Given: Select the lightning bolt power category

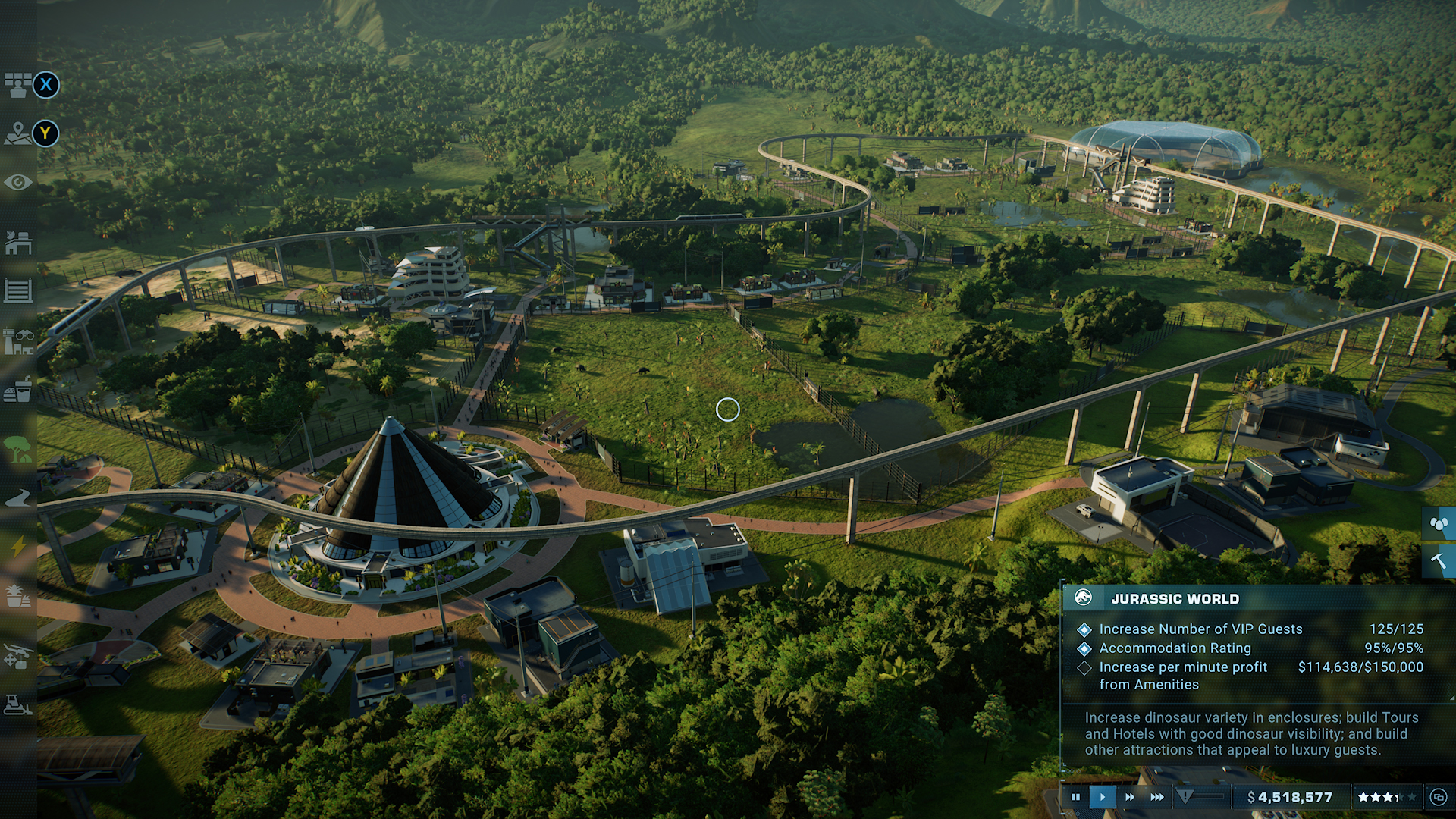Looking at the screenshot, I should [x=18, y=546].
